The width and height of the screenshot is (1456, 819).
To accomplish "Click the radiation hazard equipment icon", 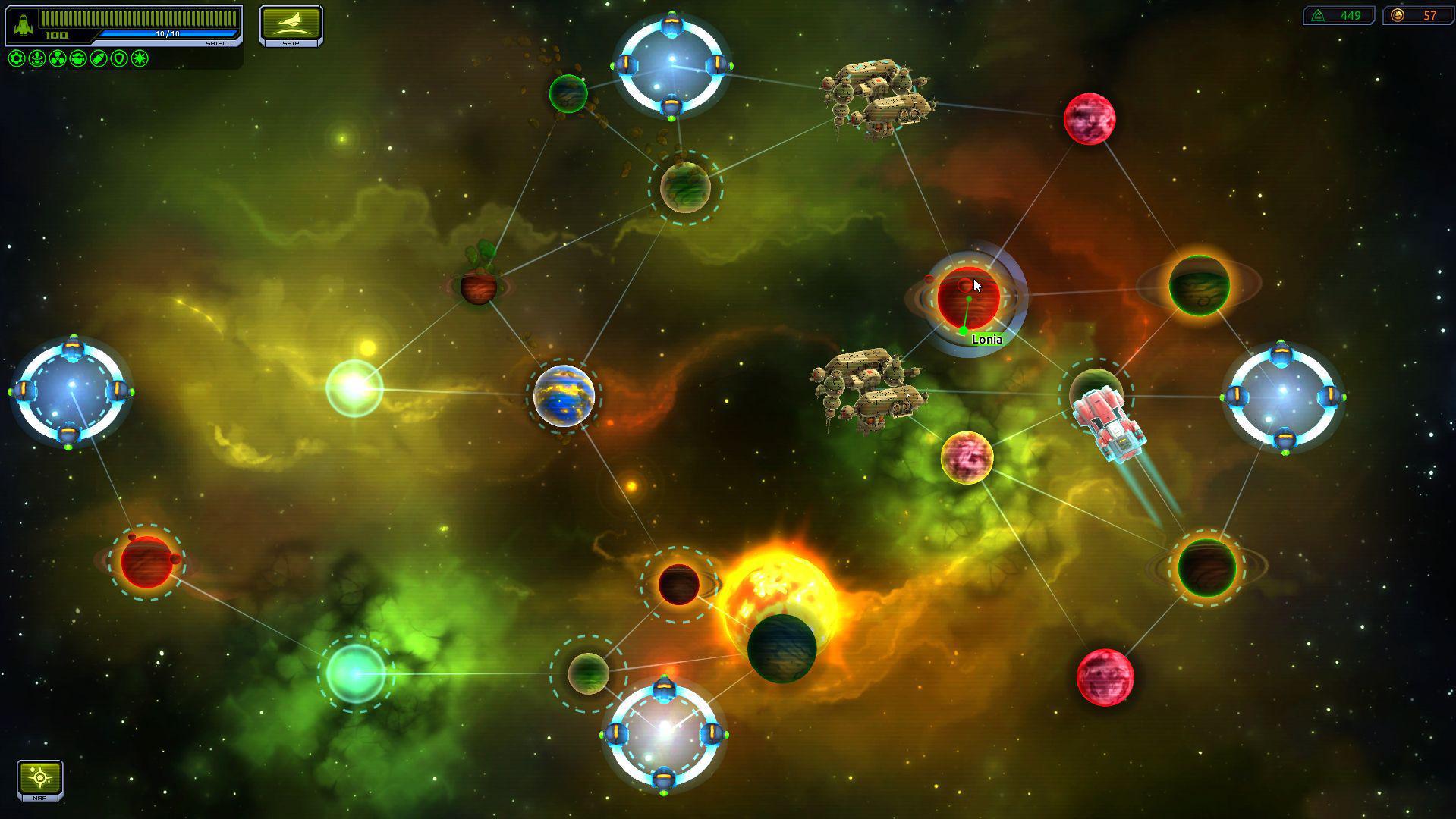I will (57, 58).
